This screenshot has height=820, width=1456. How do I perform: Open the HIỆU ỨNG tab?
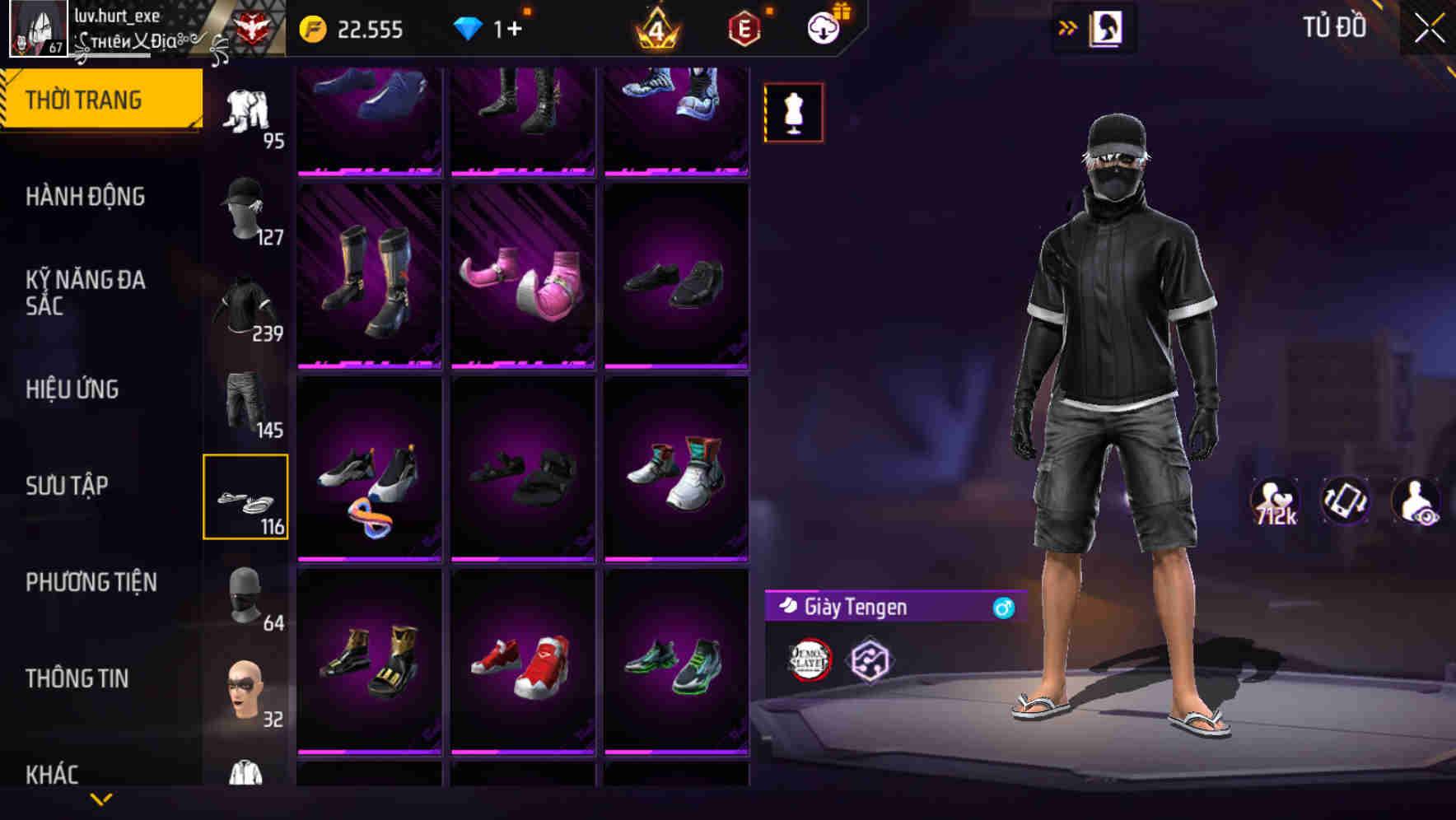(73, 389)
